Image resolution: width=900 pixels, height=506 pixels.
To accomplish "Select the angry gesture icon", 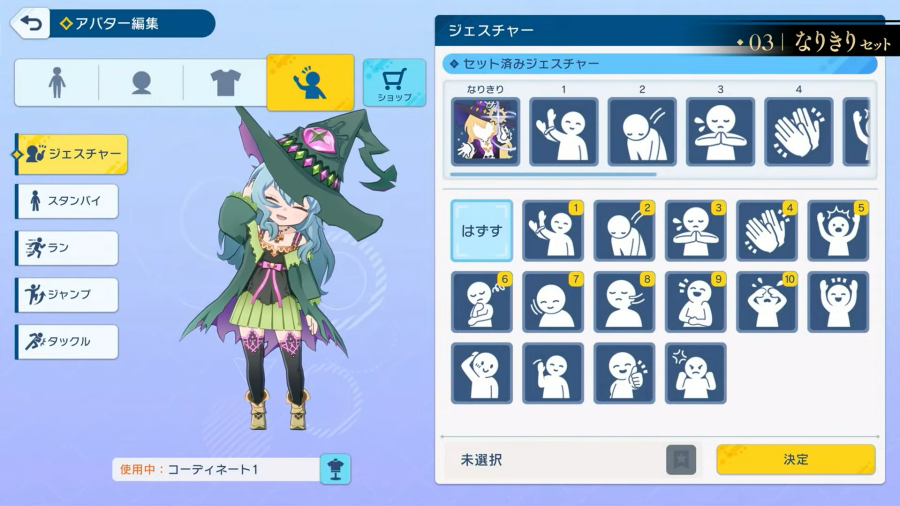I will coord(695,374).
